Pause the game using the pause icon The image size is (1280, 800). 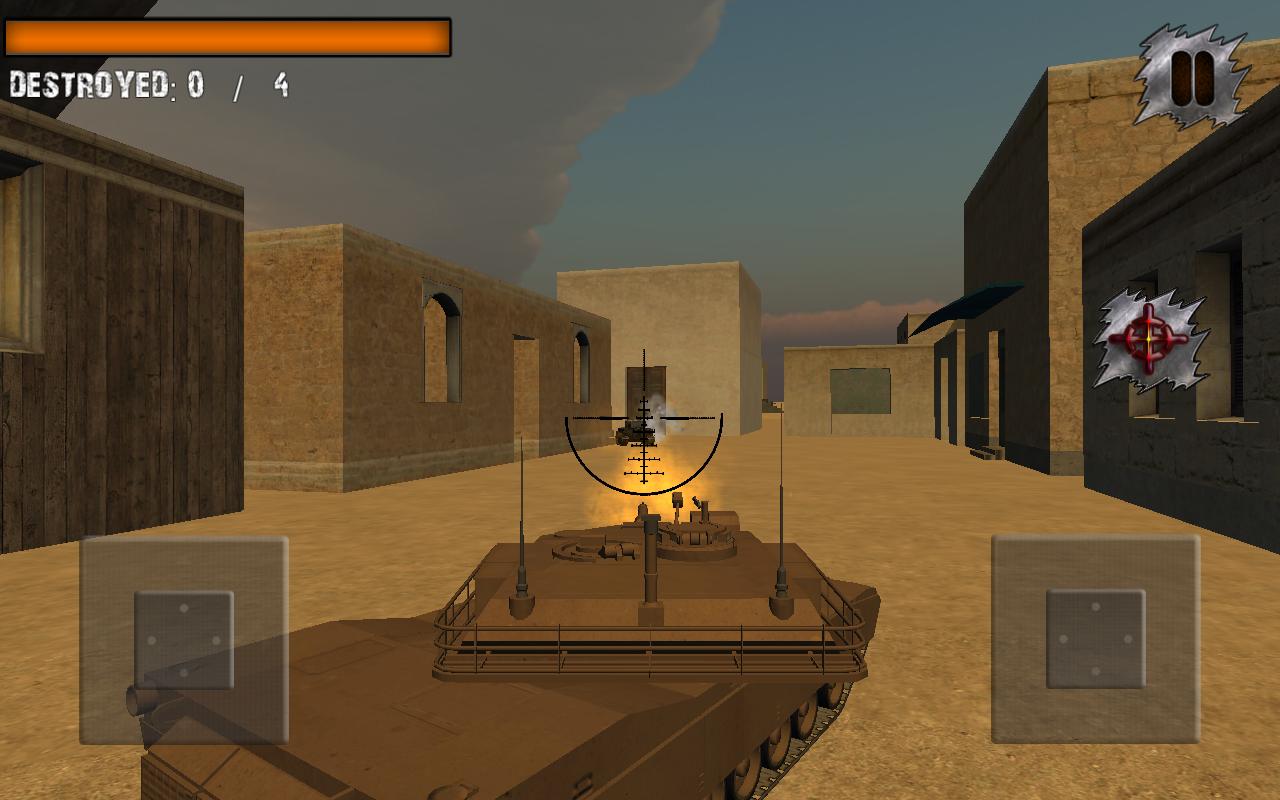(1190, 73)
